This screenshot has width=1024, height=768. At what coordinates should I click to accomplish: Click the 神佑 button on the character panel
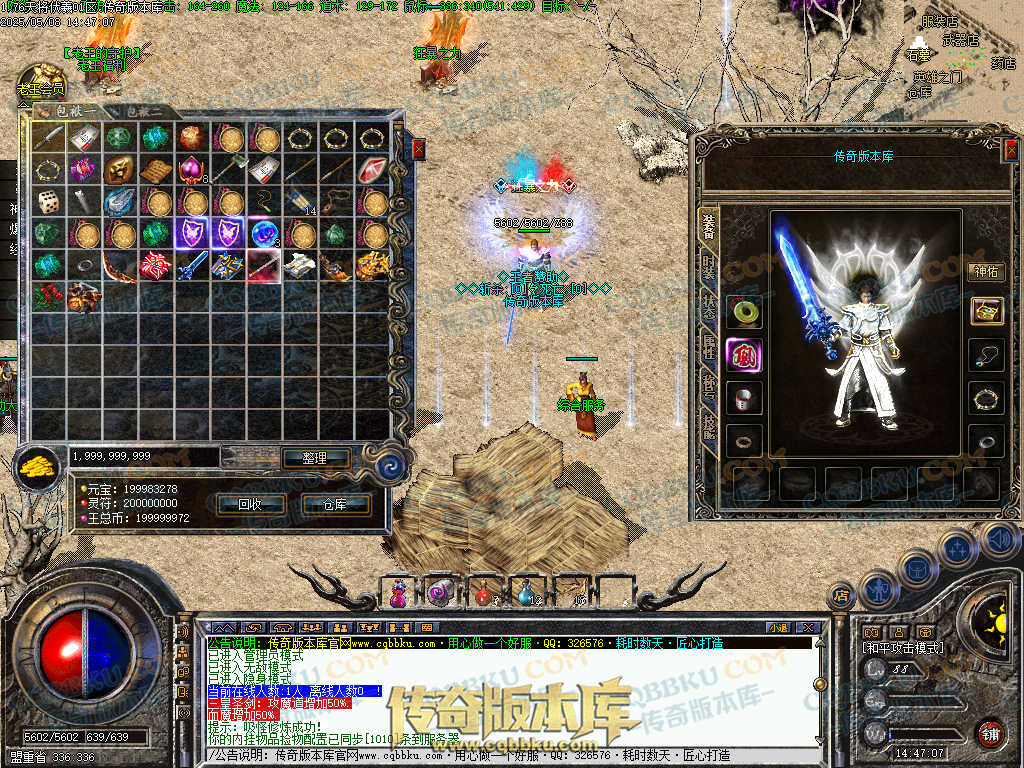tap(986, 271)
